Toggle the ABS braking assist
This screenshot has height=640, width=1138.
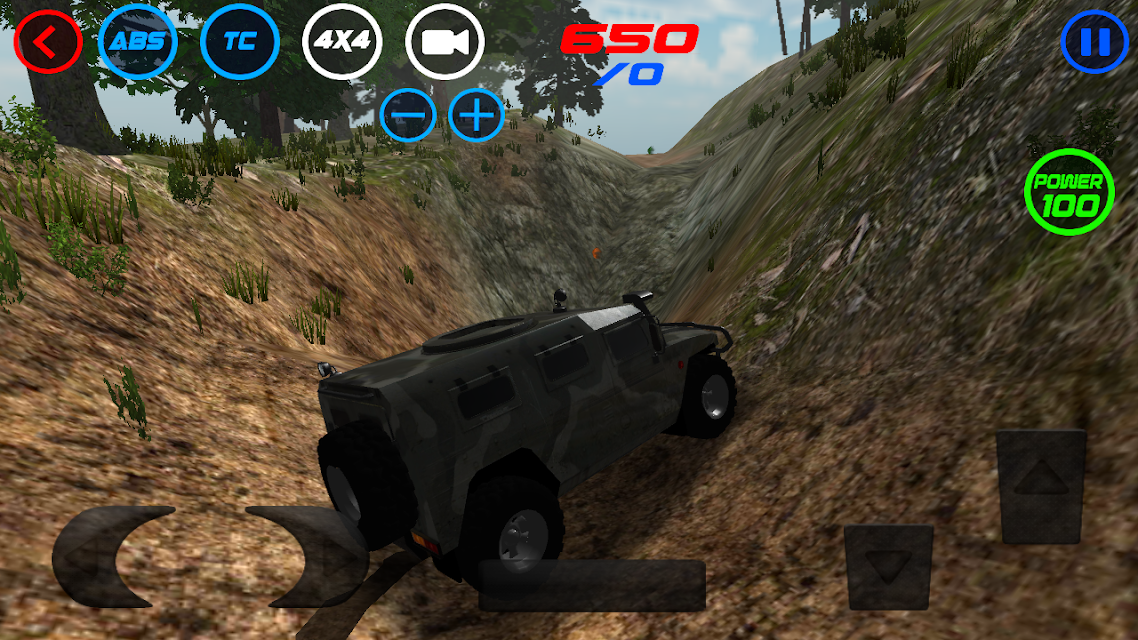coord(138,42)
